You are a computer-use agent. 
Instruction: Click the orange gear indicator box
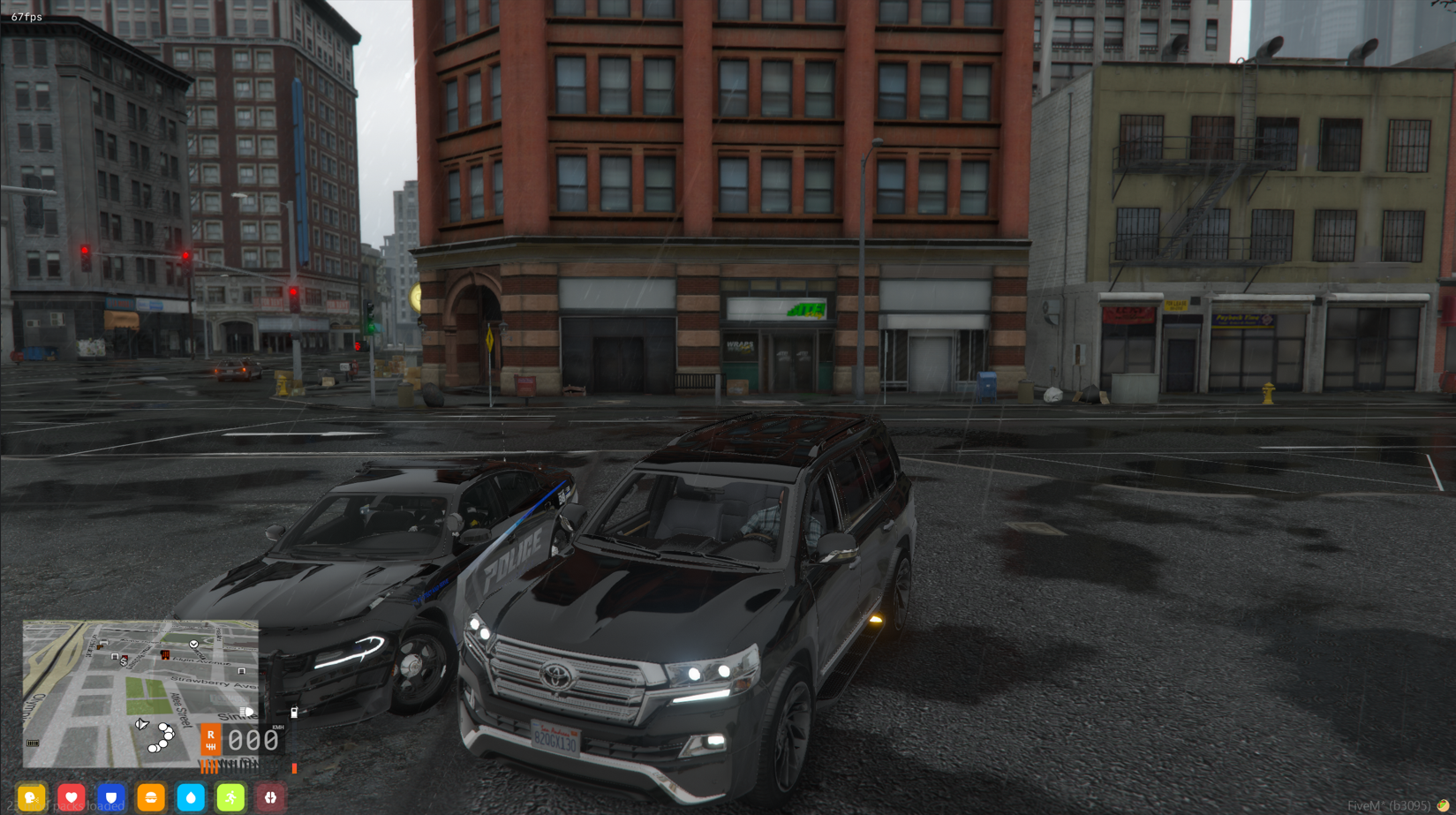210,739
